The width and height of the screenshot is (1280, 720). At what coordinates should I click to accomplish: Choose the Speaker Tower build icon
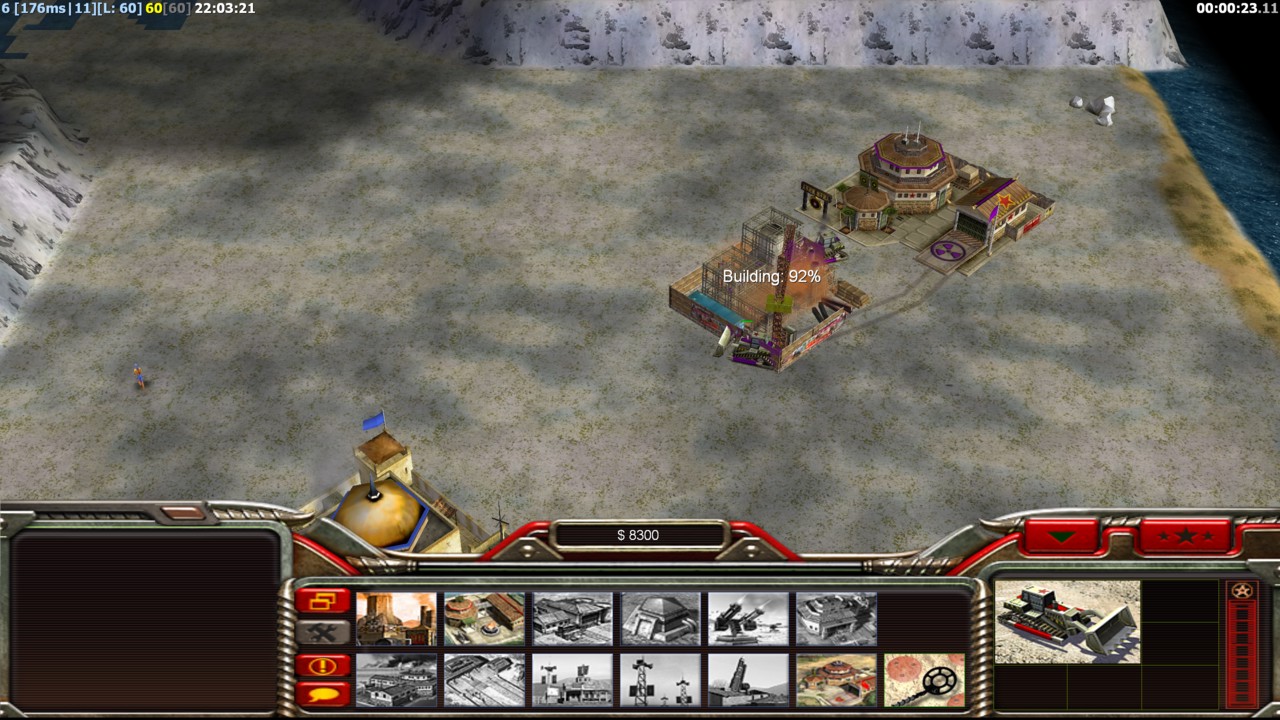click(660, 680)
